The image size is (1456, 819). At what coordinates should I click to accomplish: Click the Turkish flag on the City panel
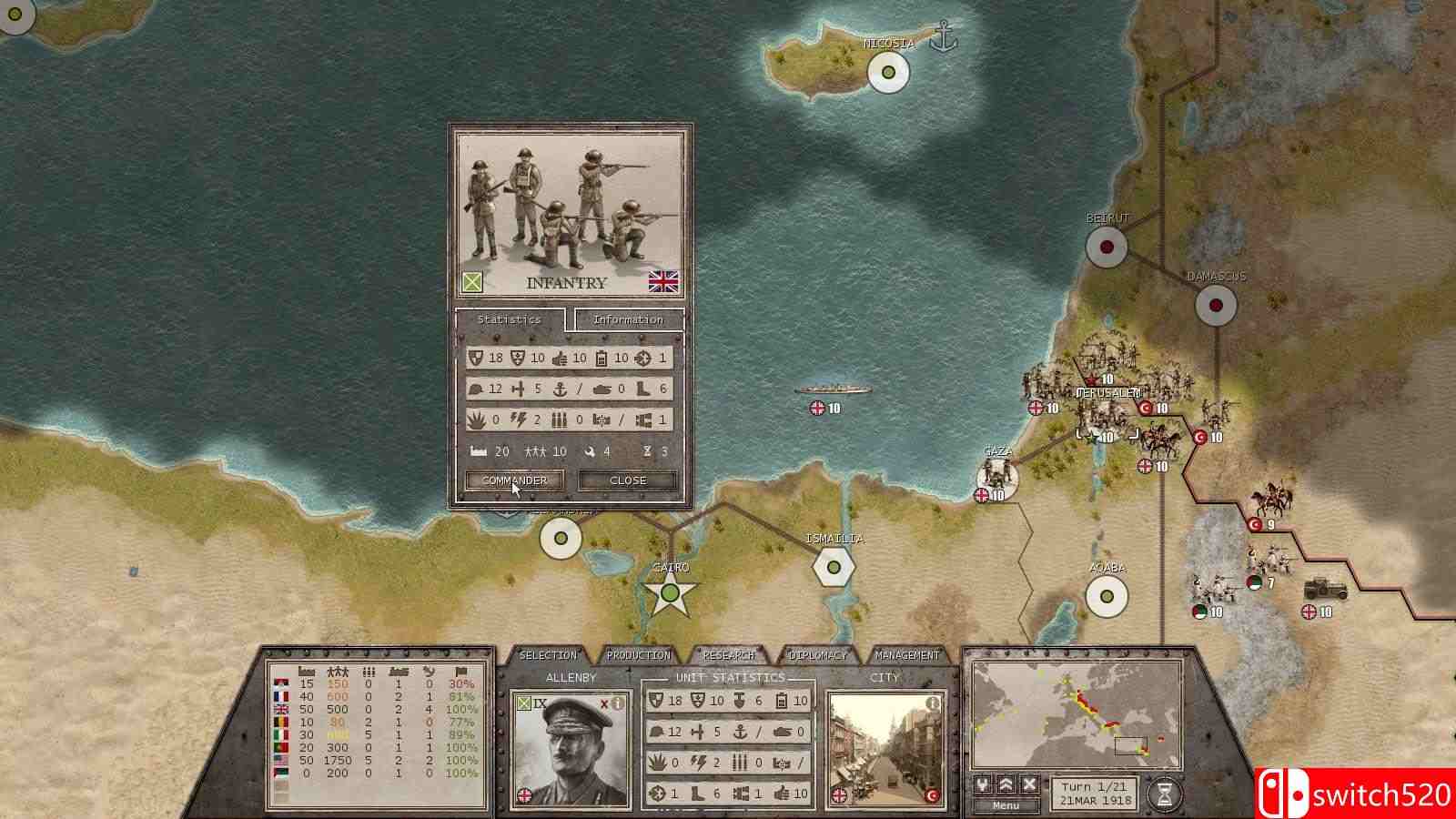click(x=933, y=796)
